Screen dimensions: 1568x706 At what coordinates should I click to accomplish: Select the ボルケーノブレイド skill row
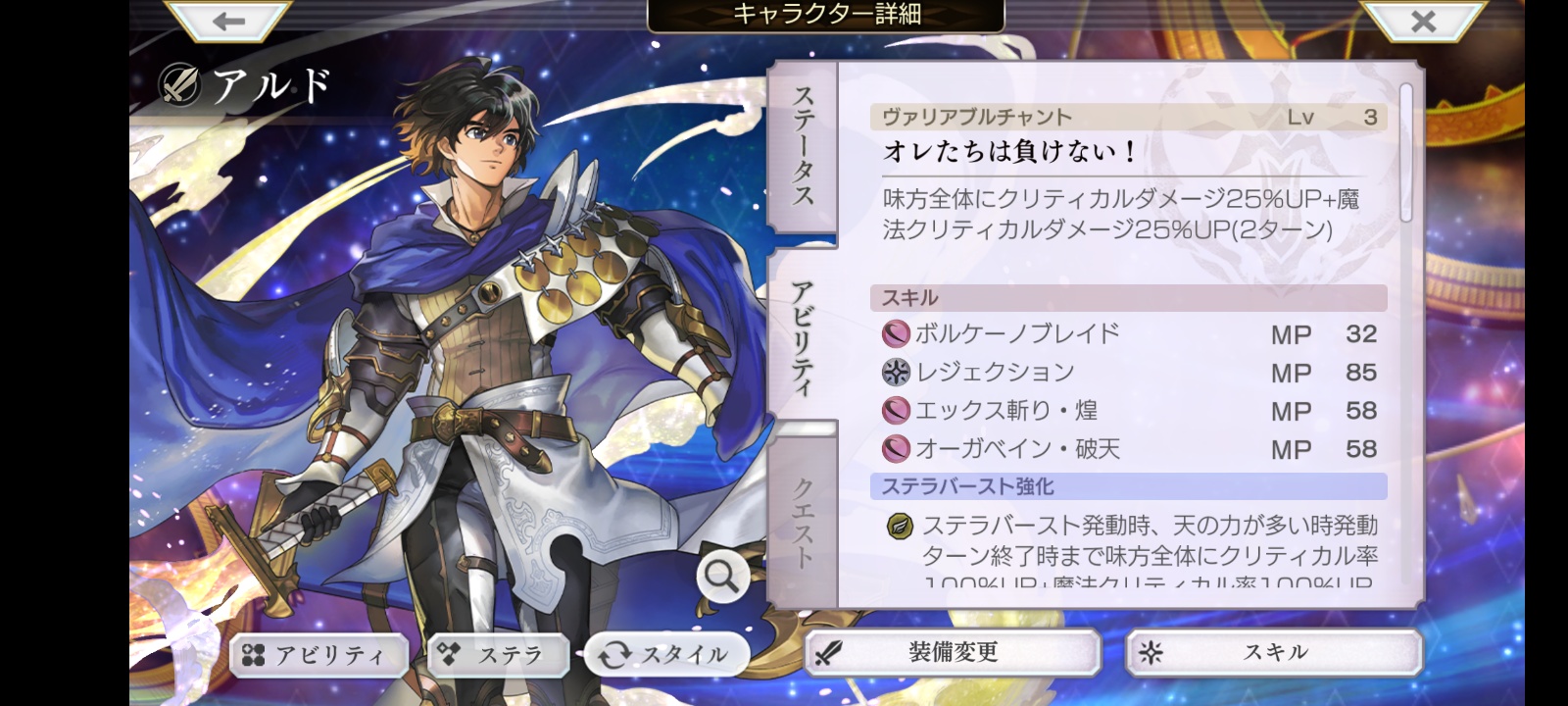[x=1129, y=334]
